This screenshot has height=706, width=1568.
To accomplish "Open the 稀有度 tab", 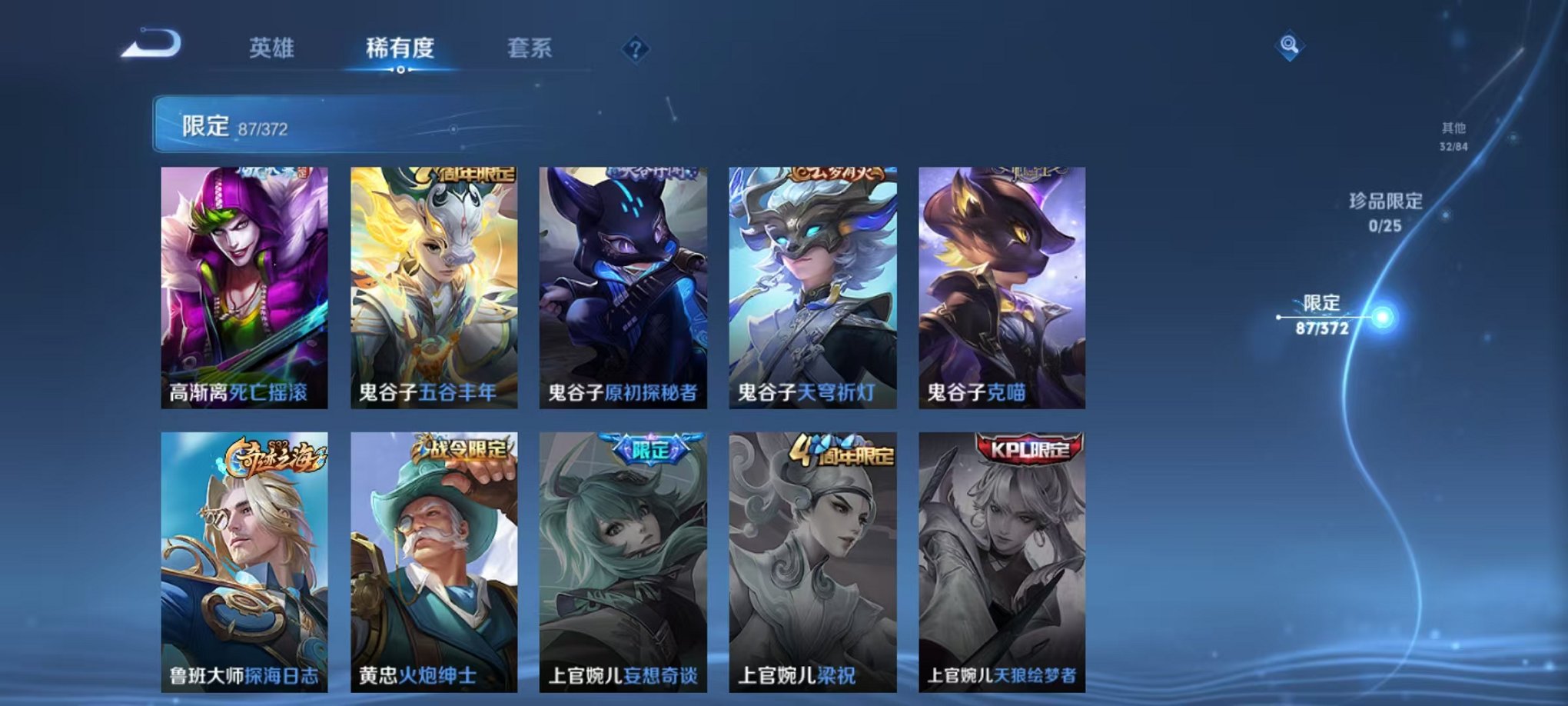I will point(400,48).
